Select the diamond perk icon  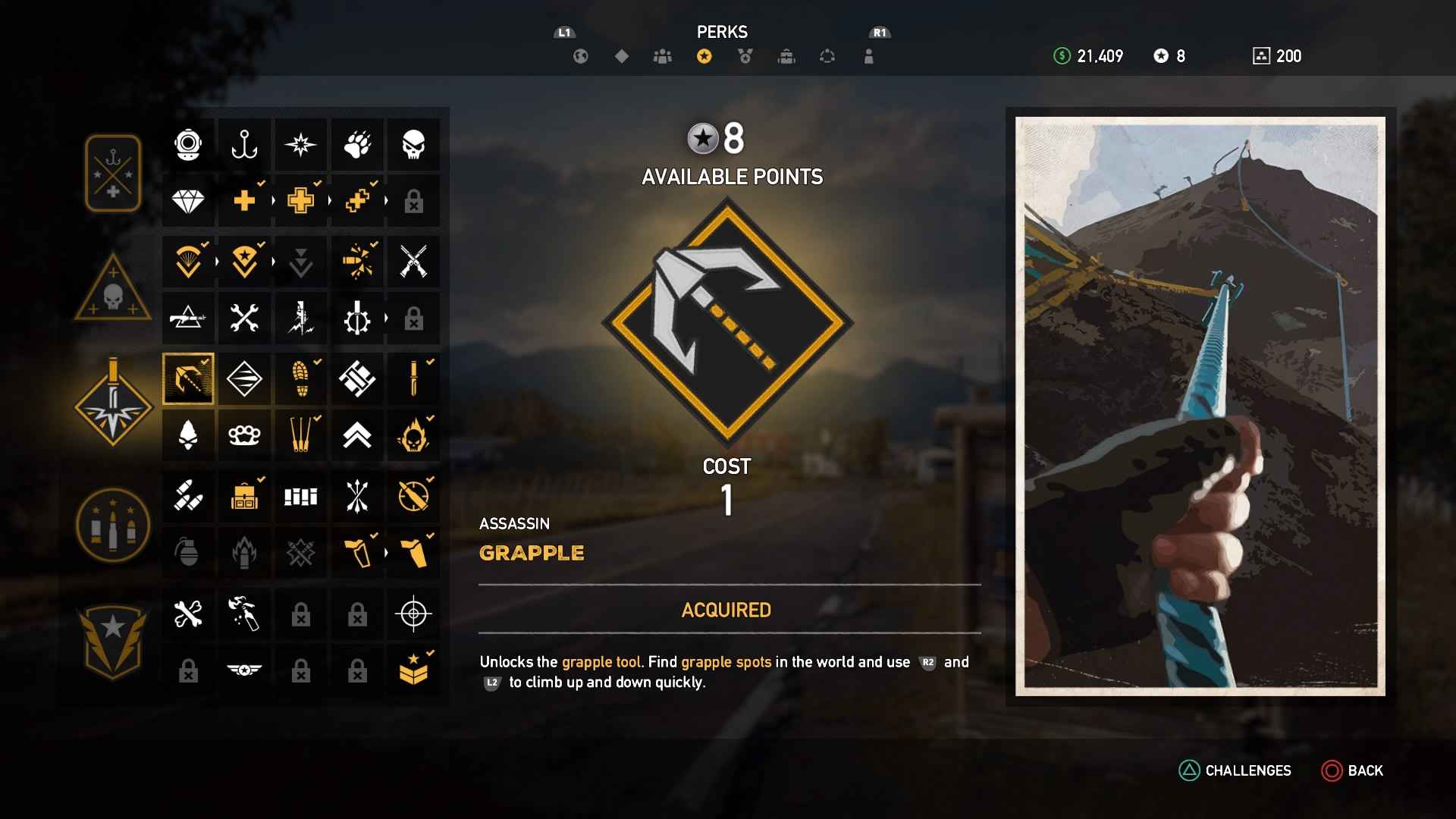[x=188, y=201]
